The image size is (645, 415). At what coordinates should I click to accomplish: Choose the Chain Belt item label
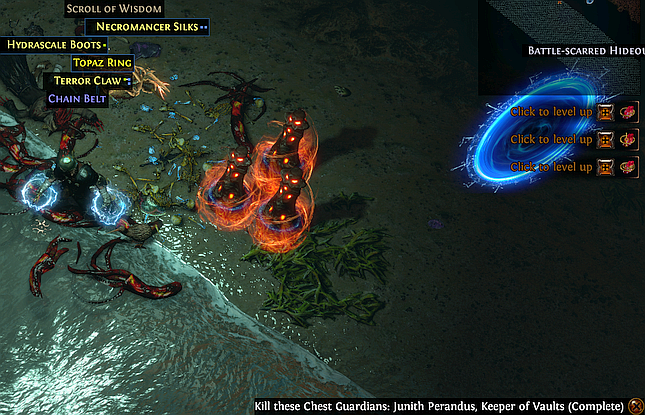tap(78, 98)
